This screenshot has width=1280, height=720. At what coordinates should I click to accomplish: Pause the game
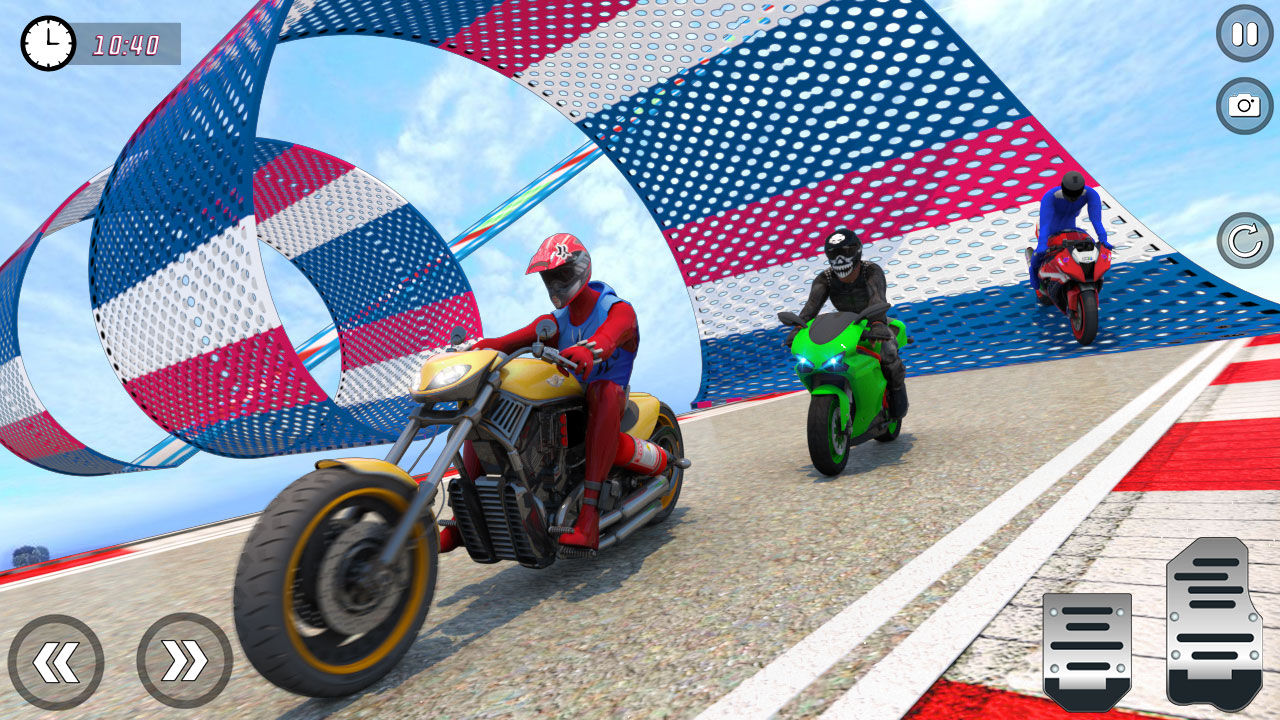coord(1243,33)
